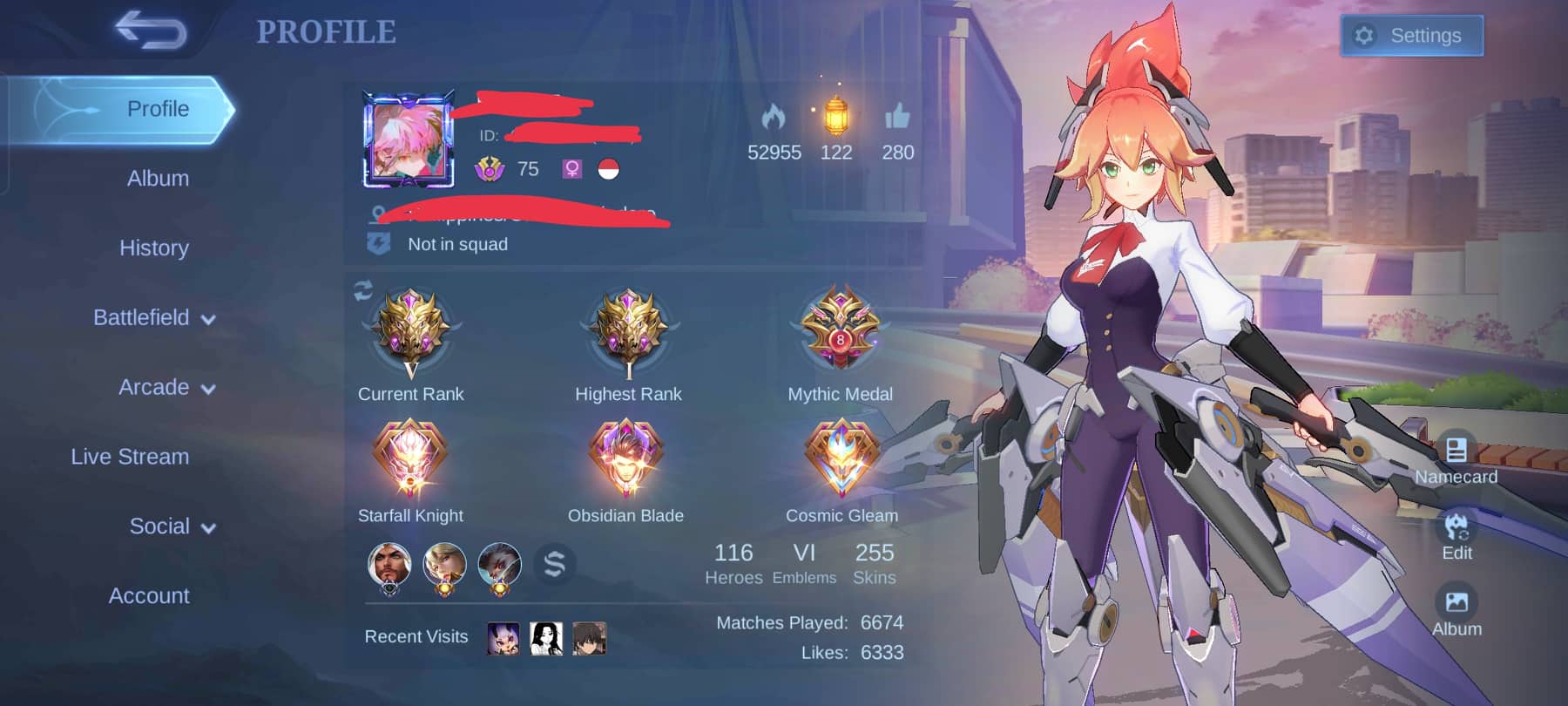Open the first Recent Visits player thumbnail

coord(503,636)
